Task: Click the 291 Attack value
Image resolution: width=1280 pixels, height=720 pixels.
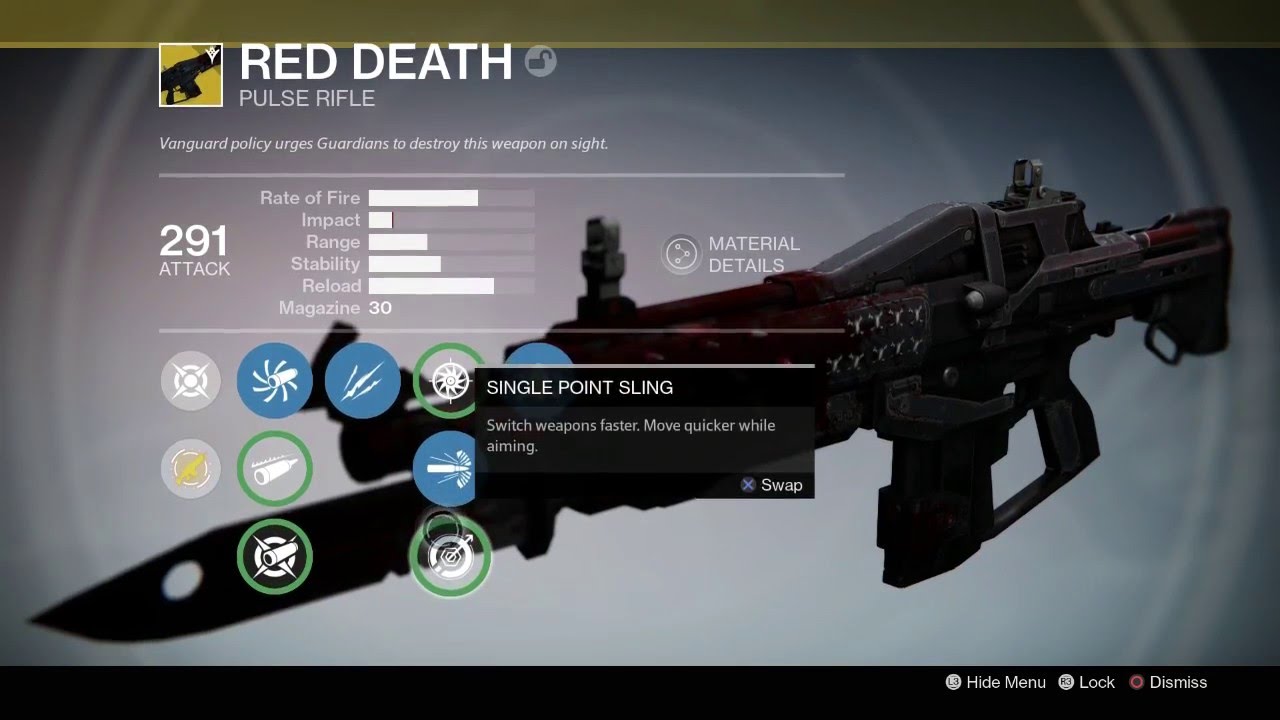Action: [x=193, y=241]
